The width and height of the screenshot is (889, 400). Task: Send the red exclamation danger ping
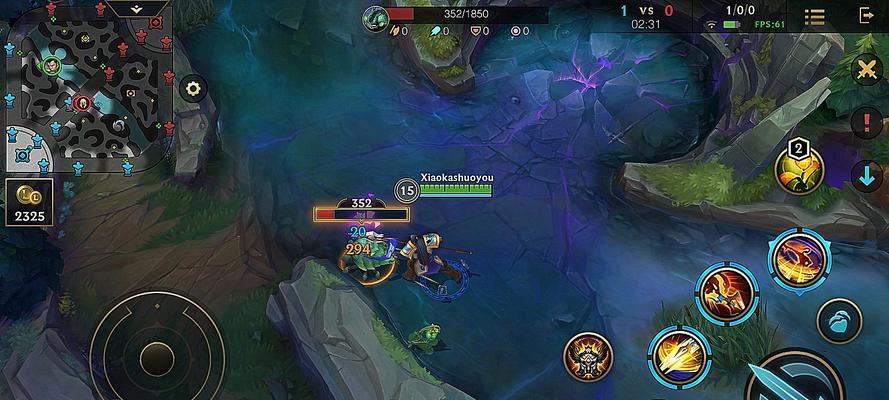(866, 123)
